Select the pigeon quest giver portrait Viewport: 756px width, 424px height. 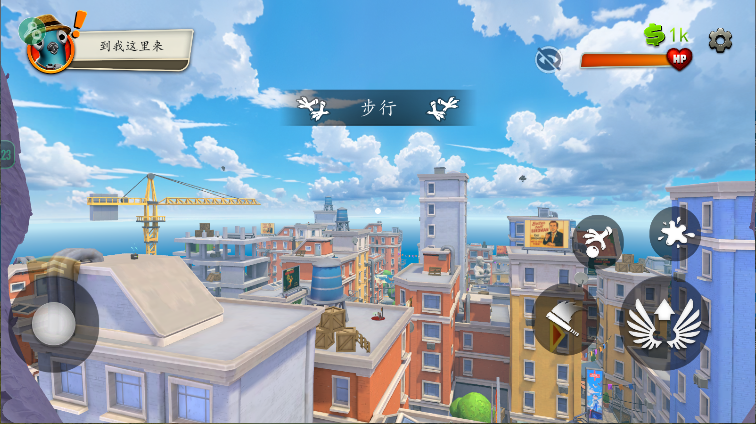(x=48, y=46)
